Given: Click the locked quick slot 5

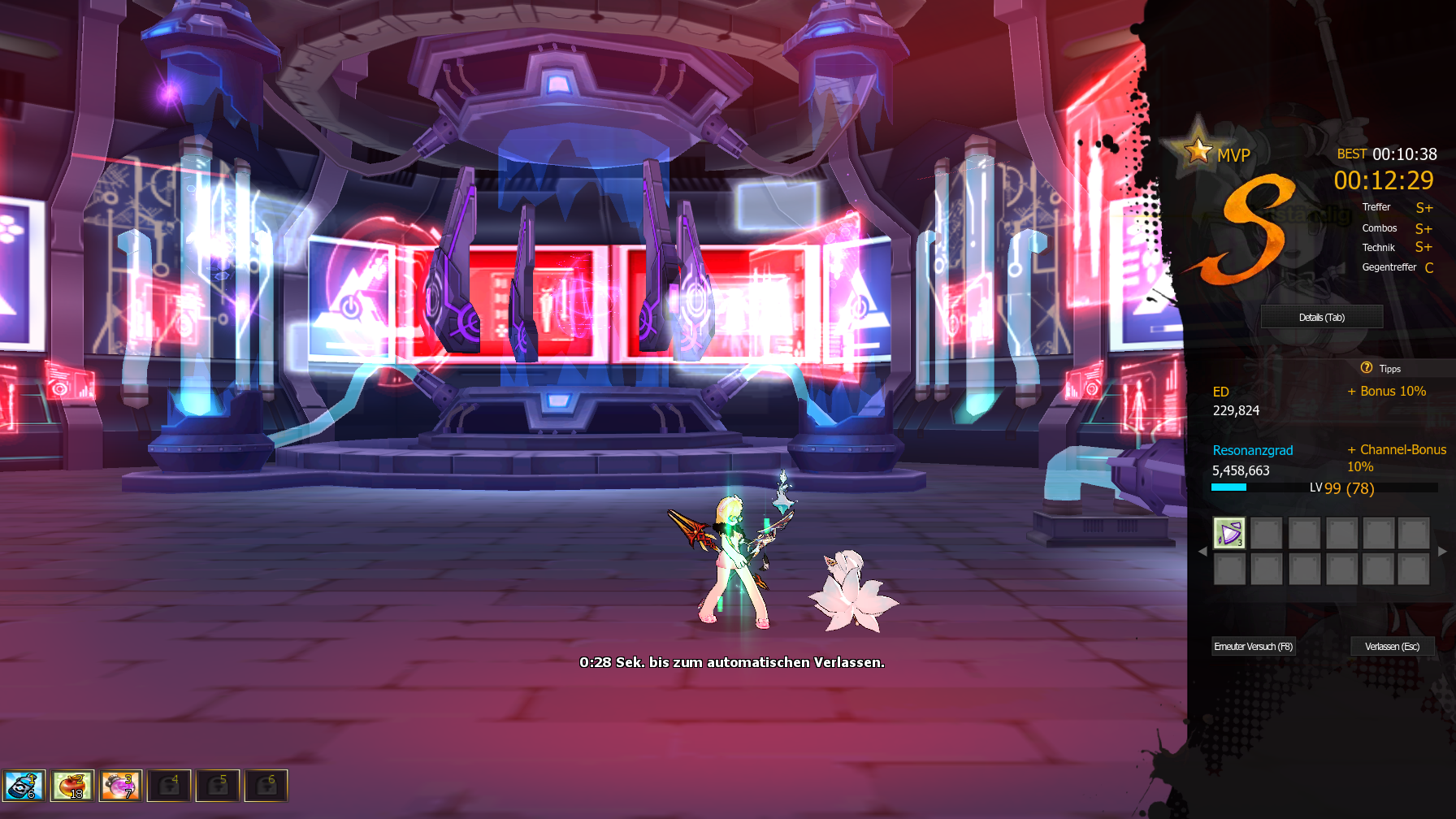Looking at the screenshot, I should (x=218, y=786).
